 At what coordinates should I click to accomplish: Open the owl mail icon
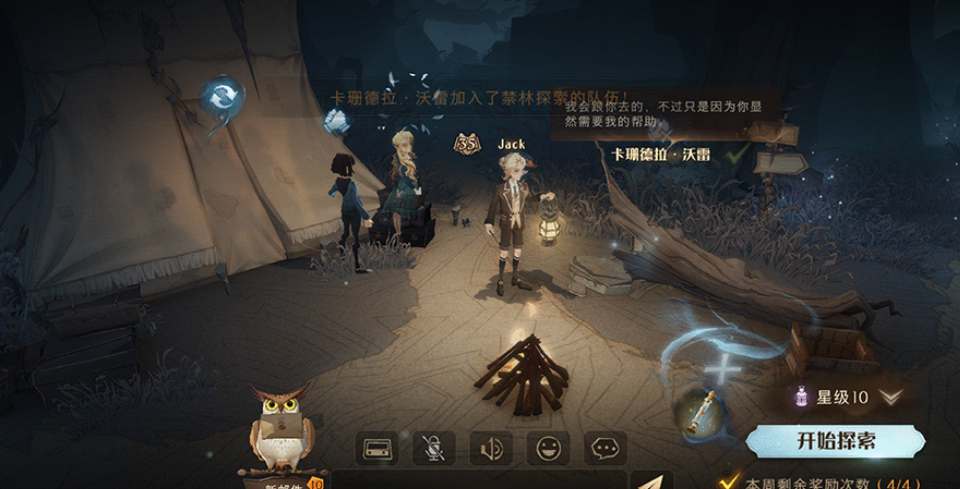(281, 427)
